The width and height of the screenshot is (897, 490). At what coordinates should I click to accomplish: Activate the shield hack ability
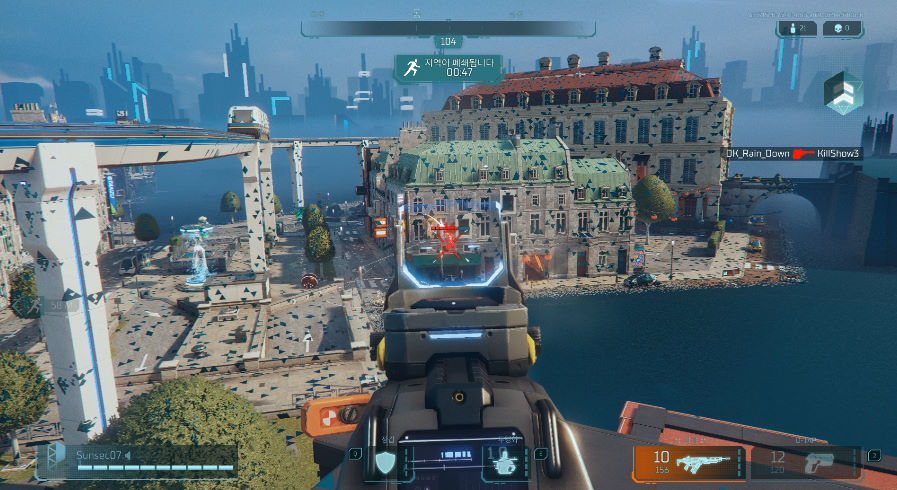385,462
